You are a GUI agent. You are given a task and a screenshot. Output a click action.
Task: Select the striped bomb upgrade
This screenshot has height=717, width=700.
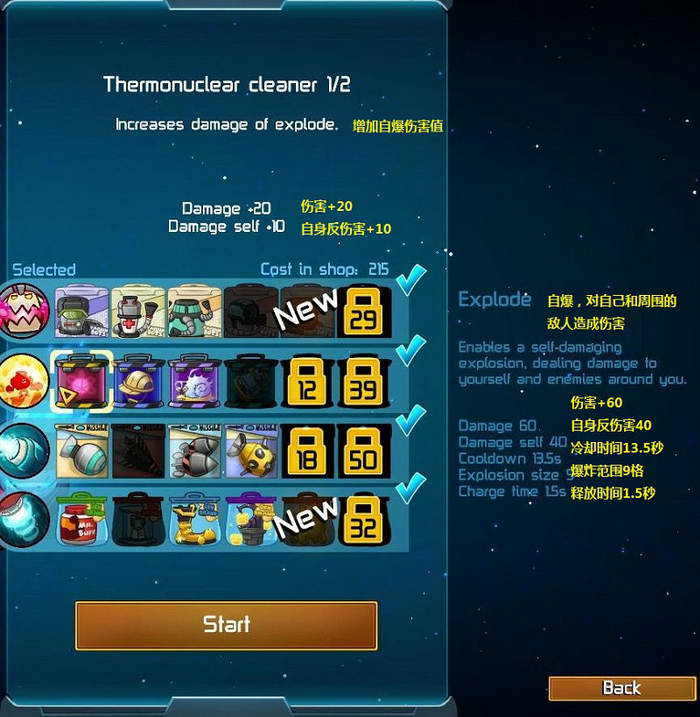(x=81, y=449)
